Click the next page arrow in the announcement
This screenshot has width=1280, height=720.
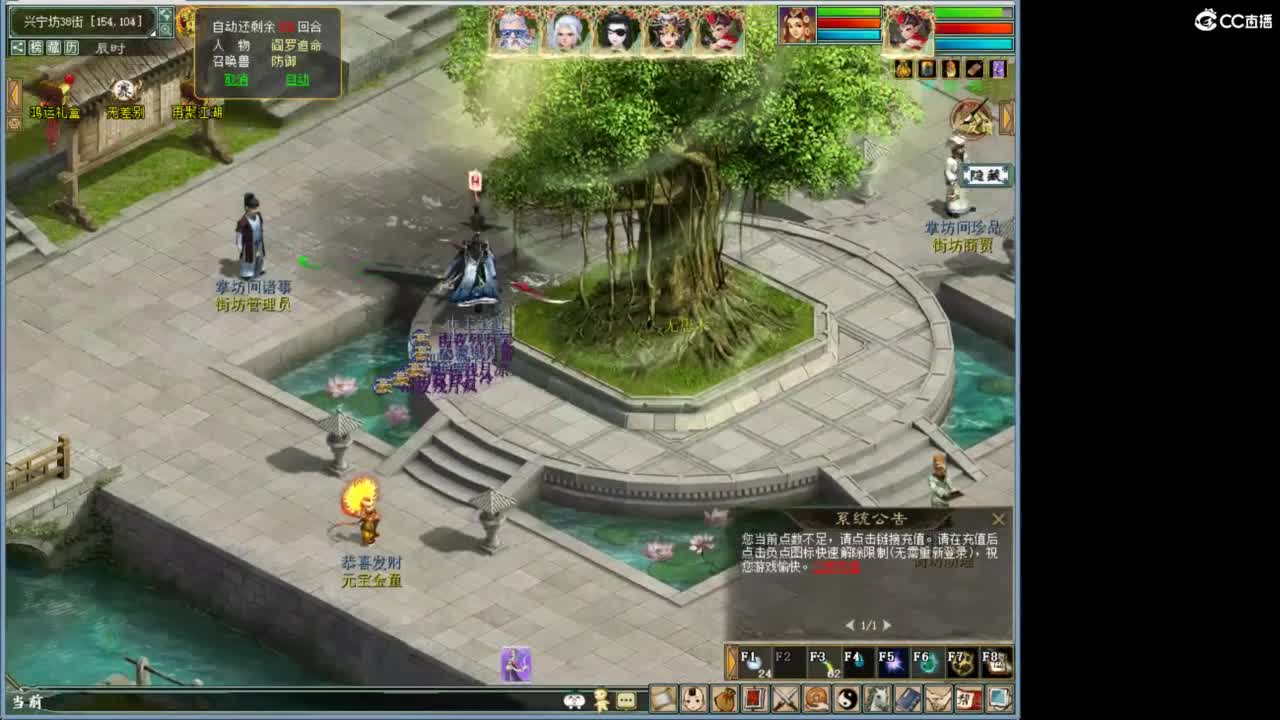tap(885, 623)
